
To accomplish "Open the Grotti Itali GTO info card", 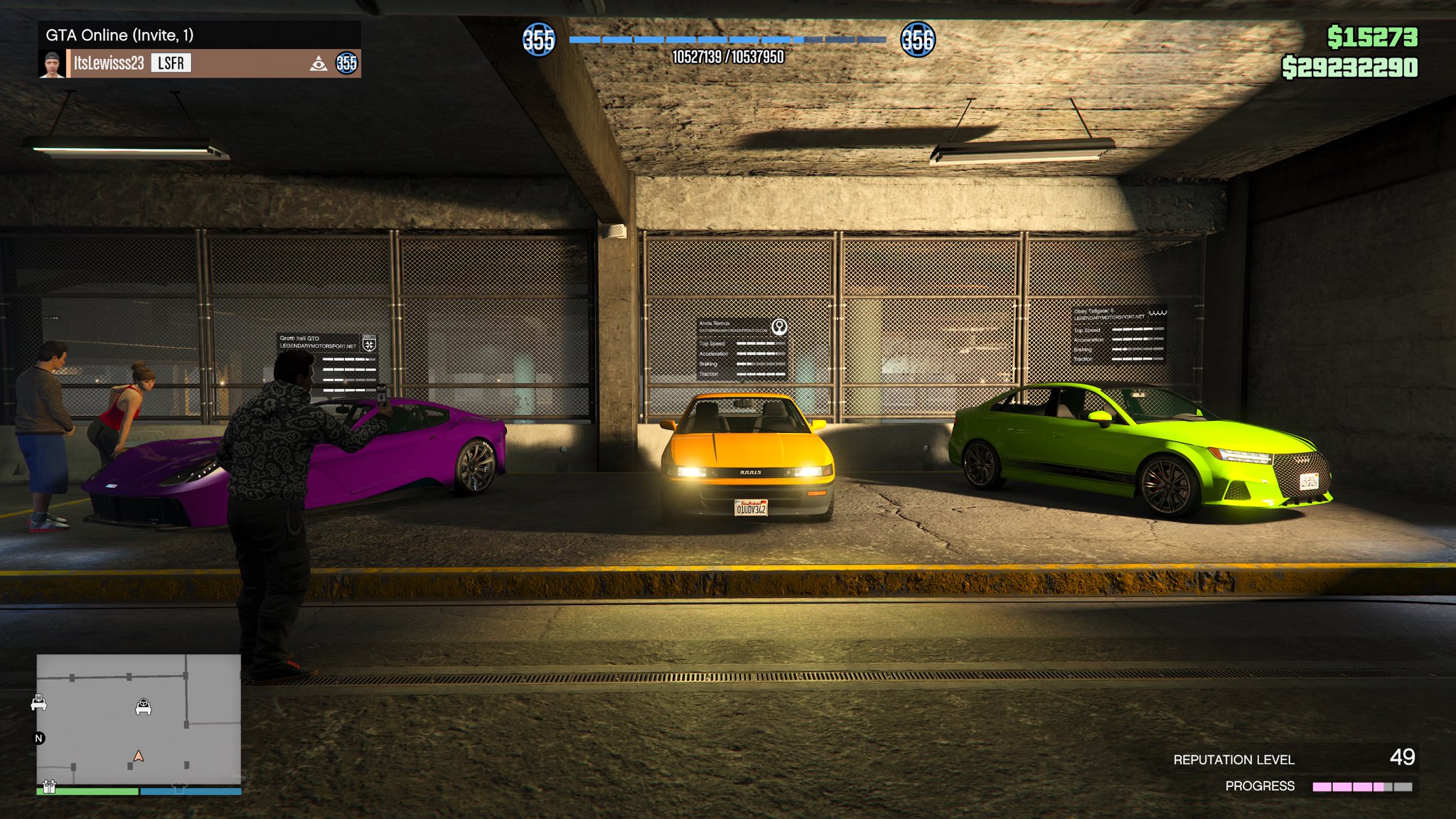I will [327, 363].
